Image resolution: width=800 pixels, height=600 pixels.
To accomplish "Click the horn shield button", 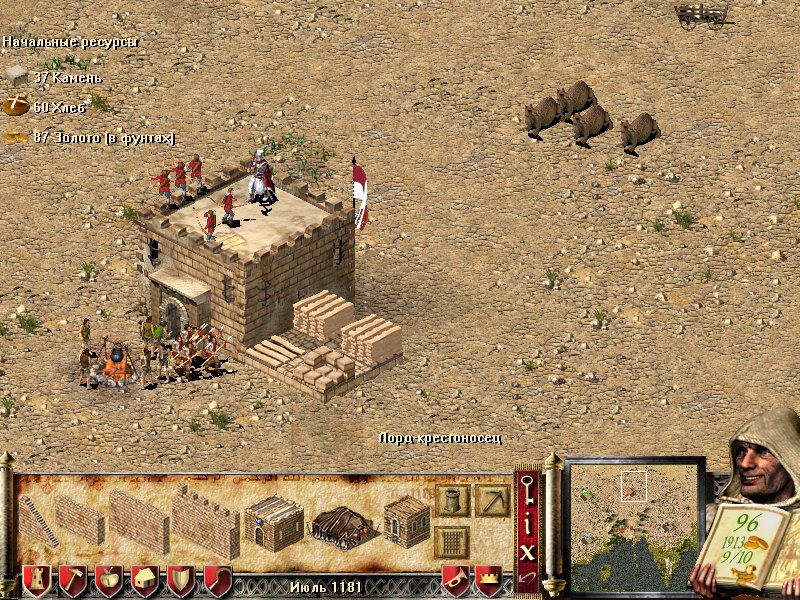I will [x=456, y=579].
